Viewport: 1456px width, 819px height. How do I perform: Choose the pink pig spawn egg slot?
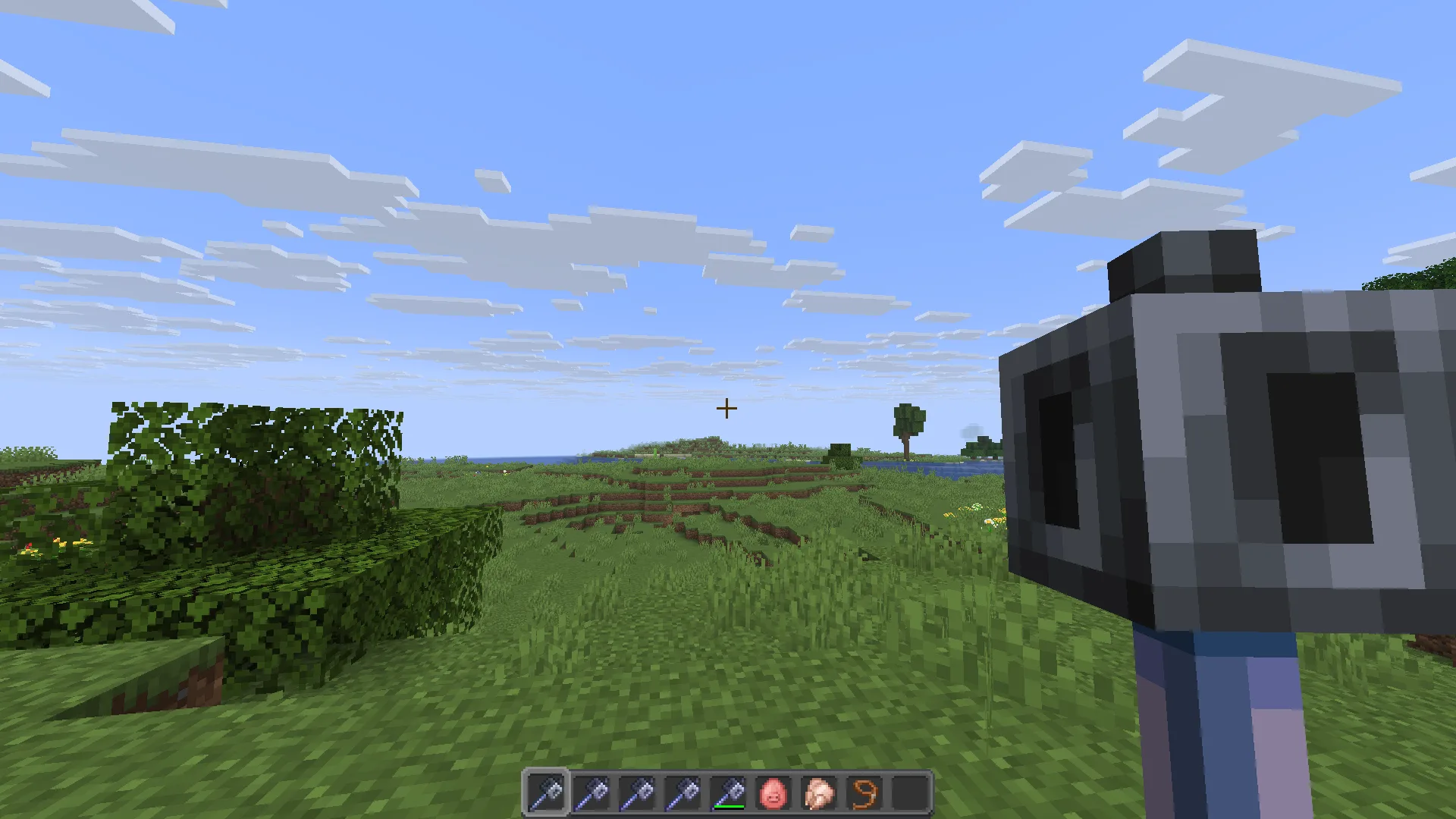pyautogui.click(x=773, y=793)
